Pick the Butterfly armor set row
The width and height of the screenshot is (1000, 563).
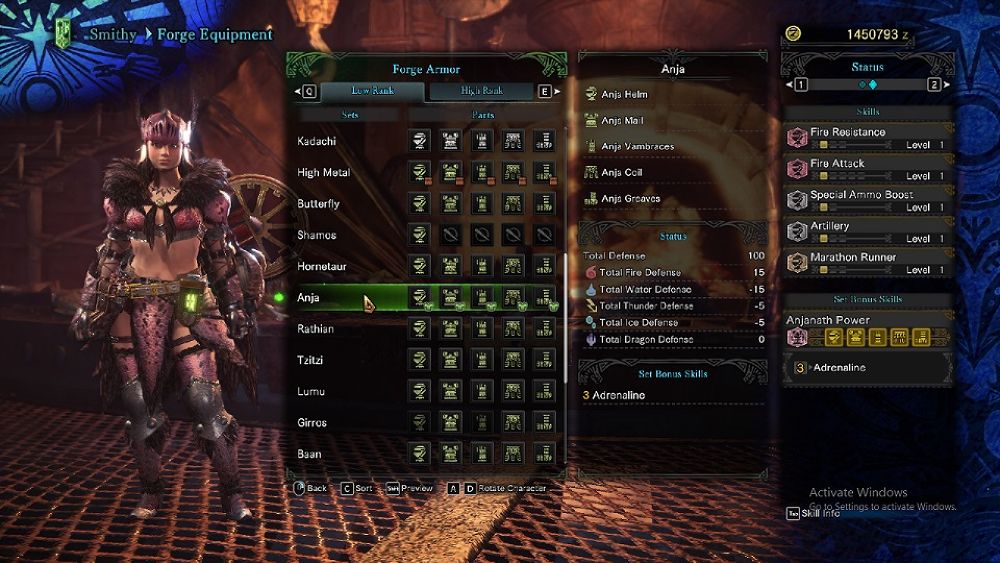(319, 204)
